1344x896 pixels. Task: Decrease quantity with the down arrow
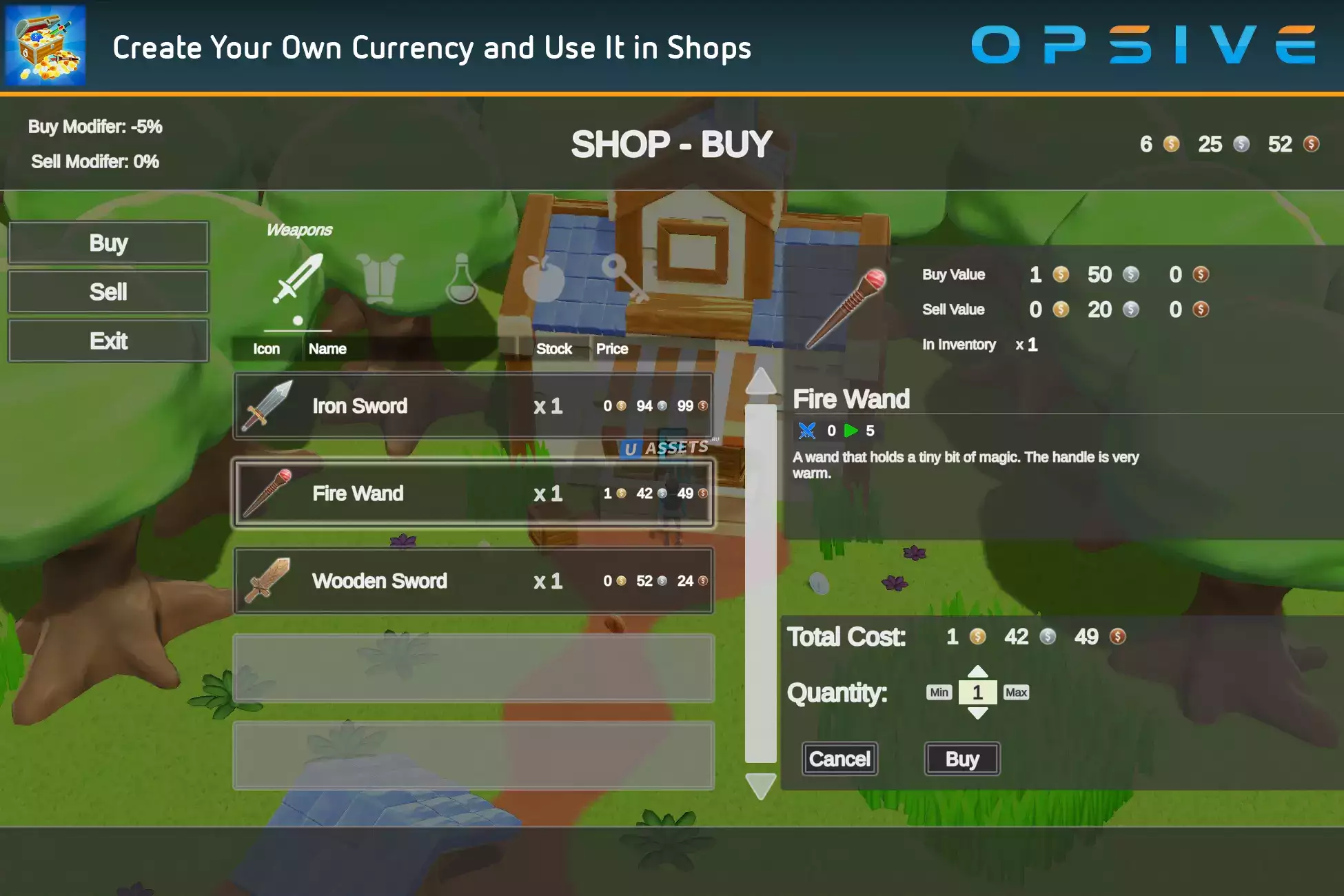click(977, 713)
